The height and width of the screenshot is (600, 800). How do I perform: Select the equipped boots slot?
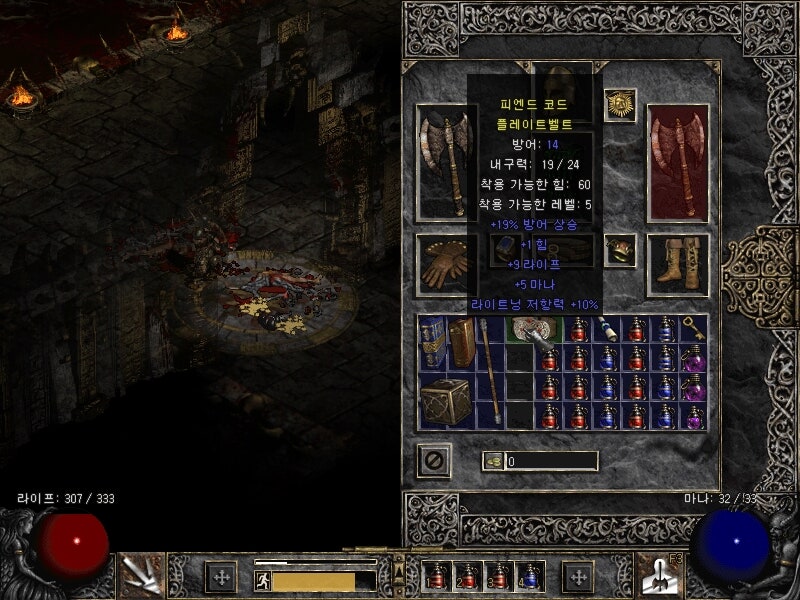[x=678, y=262]
